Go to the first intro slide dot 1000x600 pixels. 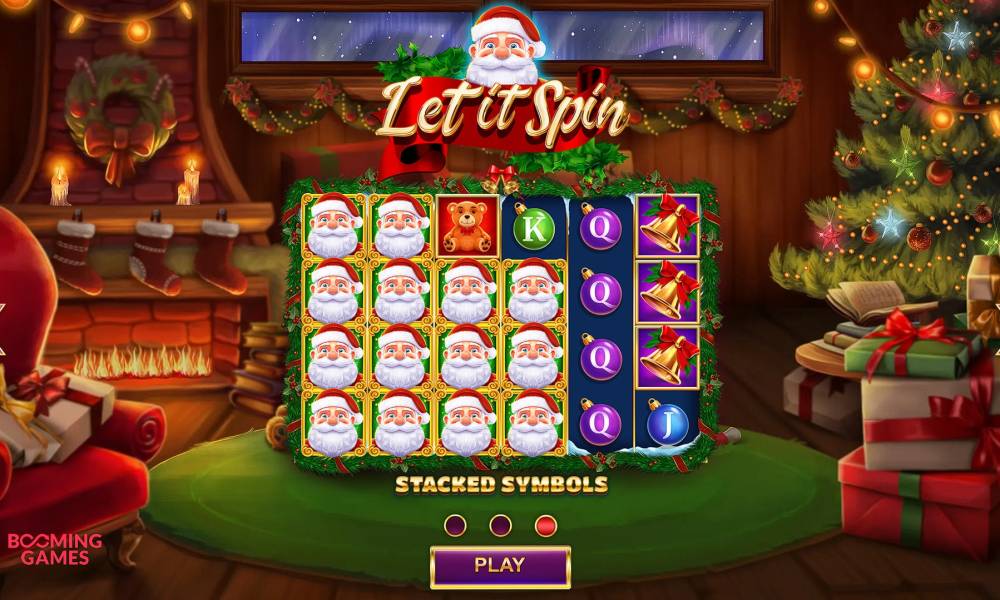click(x=455, y=525)
